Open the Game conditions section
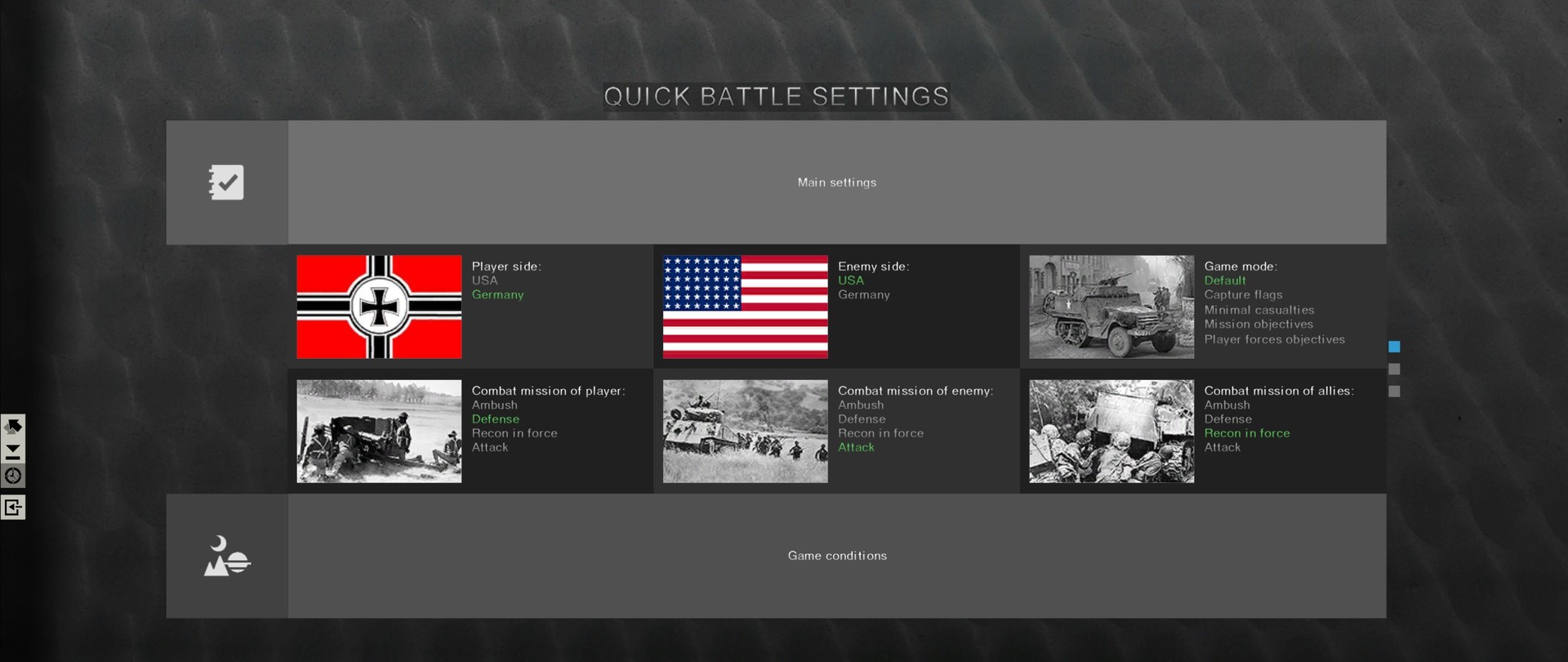 pyautogui.click(x=836, y=555)
